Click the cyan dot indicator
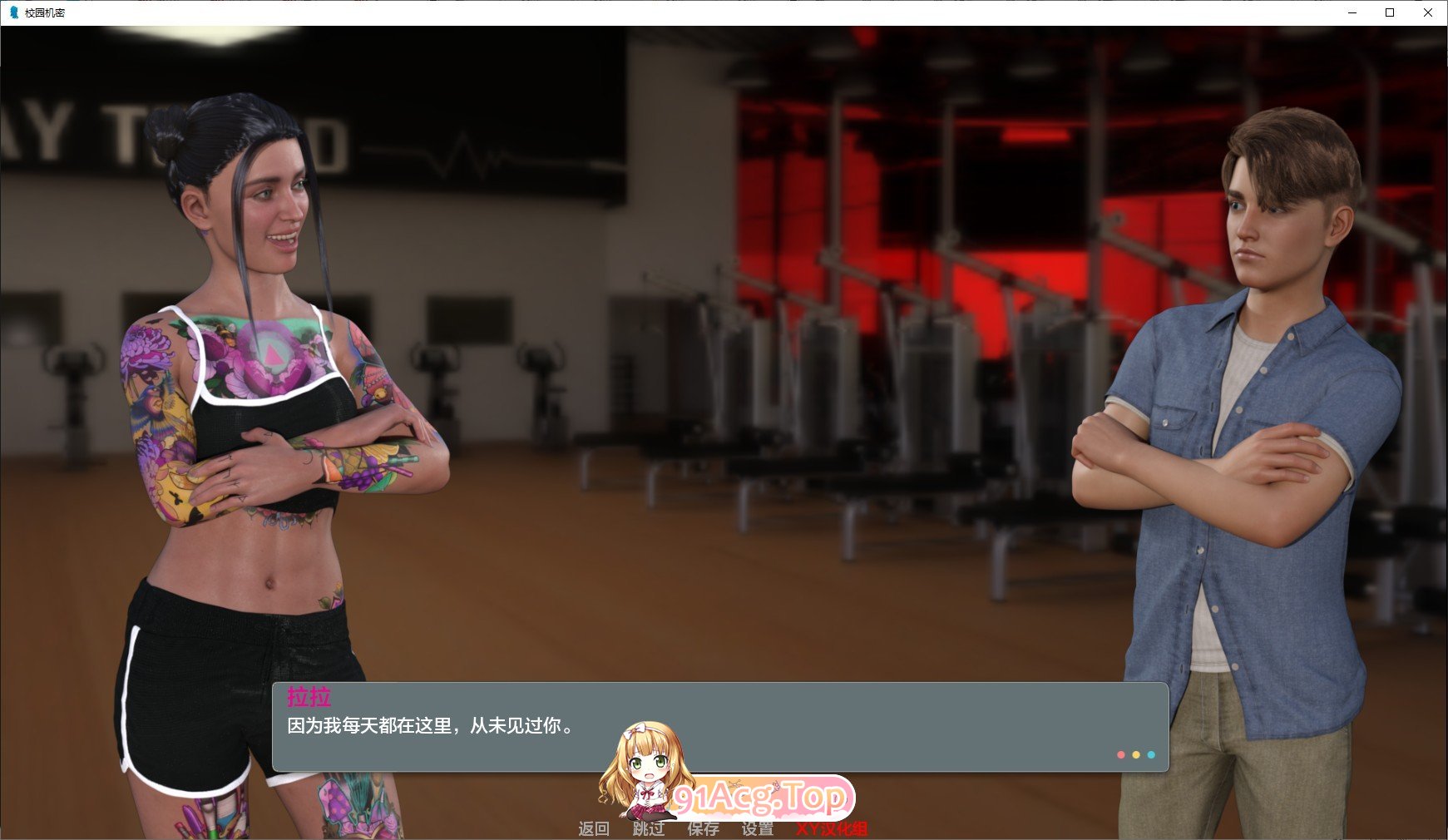1448x840 pixels. coord(1150,754)
